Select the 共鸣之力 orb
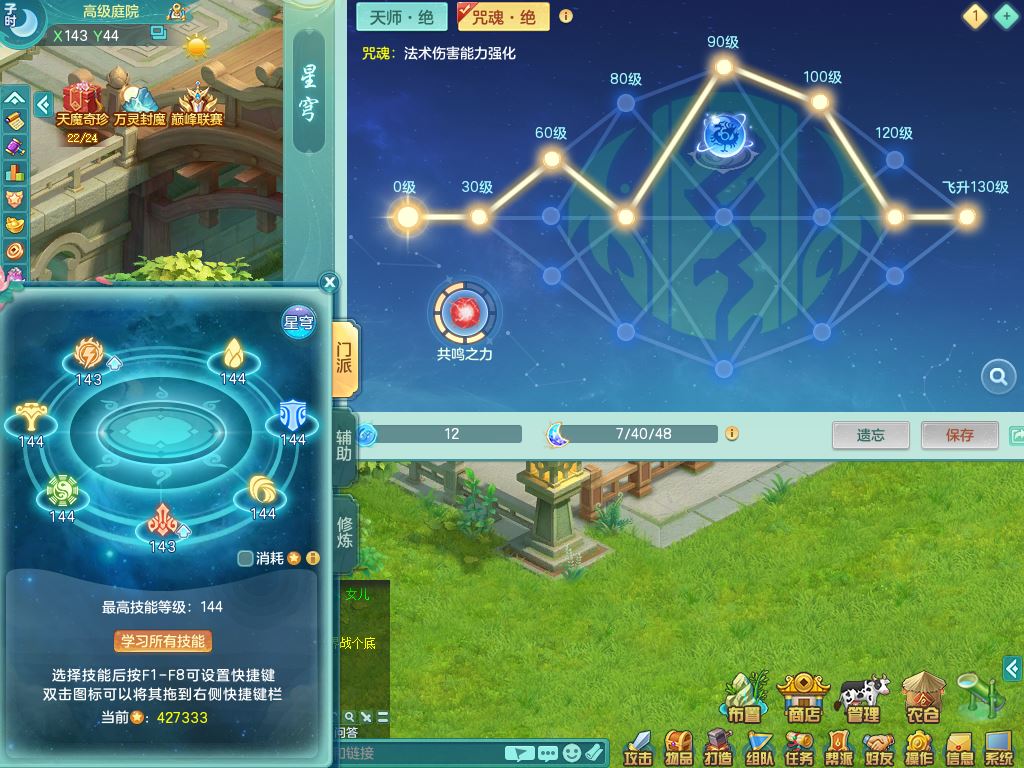Viewport: 1024px width, 768px height. click(x=465, y=313)
